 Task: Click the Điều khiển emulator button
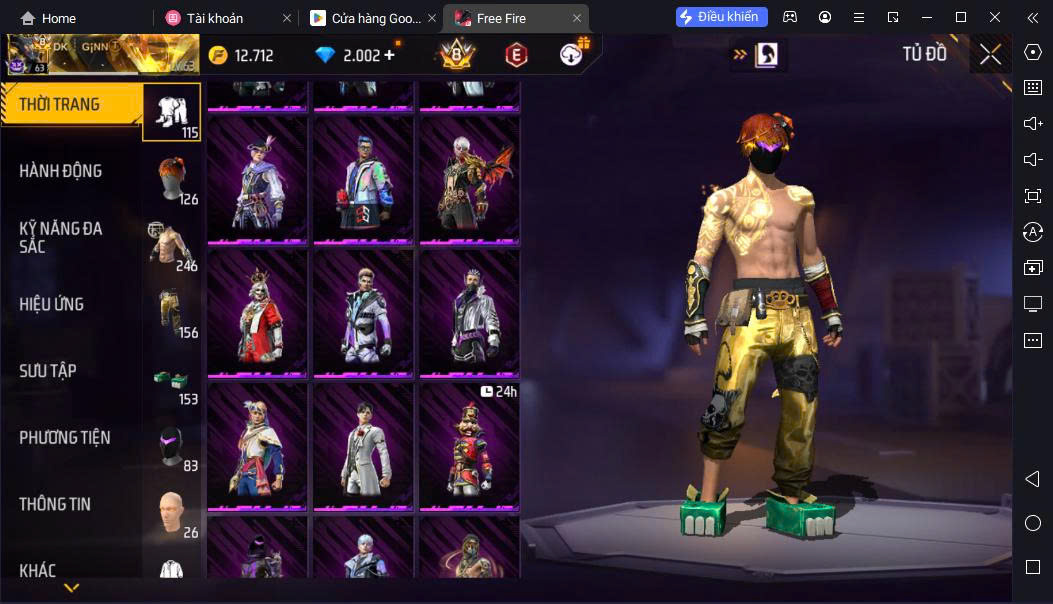pyautogui.click(x=722, y=17)
